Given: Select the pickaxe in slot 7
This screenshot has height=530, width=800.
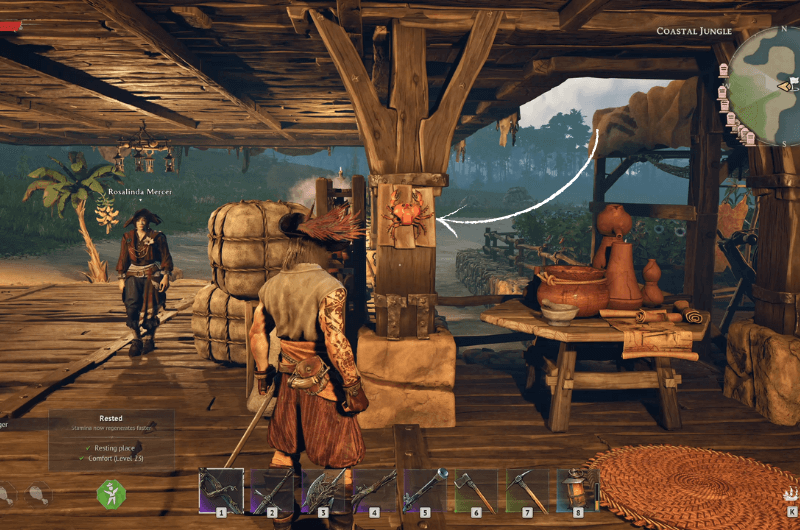Looking at the screenshot, I should coord(529,491).
